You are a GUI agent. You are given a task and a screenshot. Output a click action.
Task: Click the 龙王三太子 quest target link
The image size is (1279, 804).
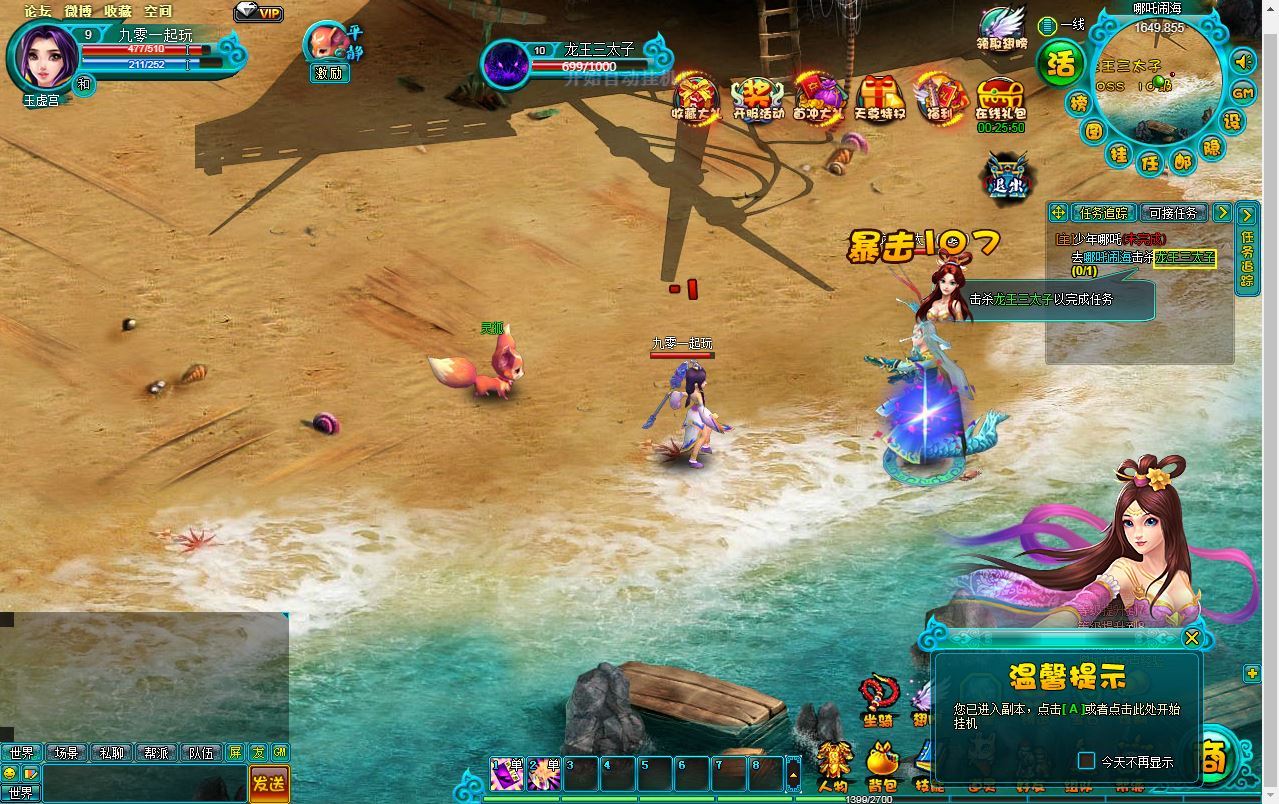(x=1184, y=258)
